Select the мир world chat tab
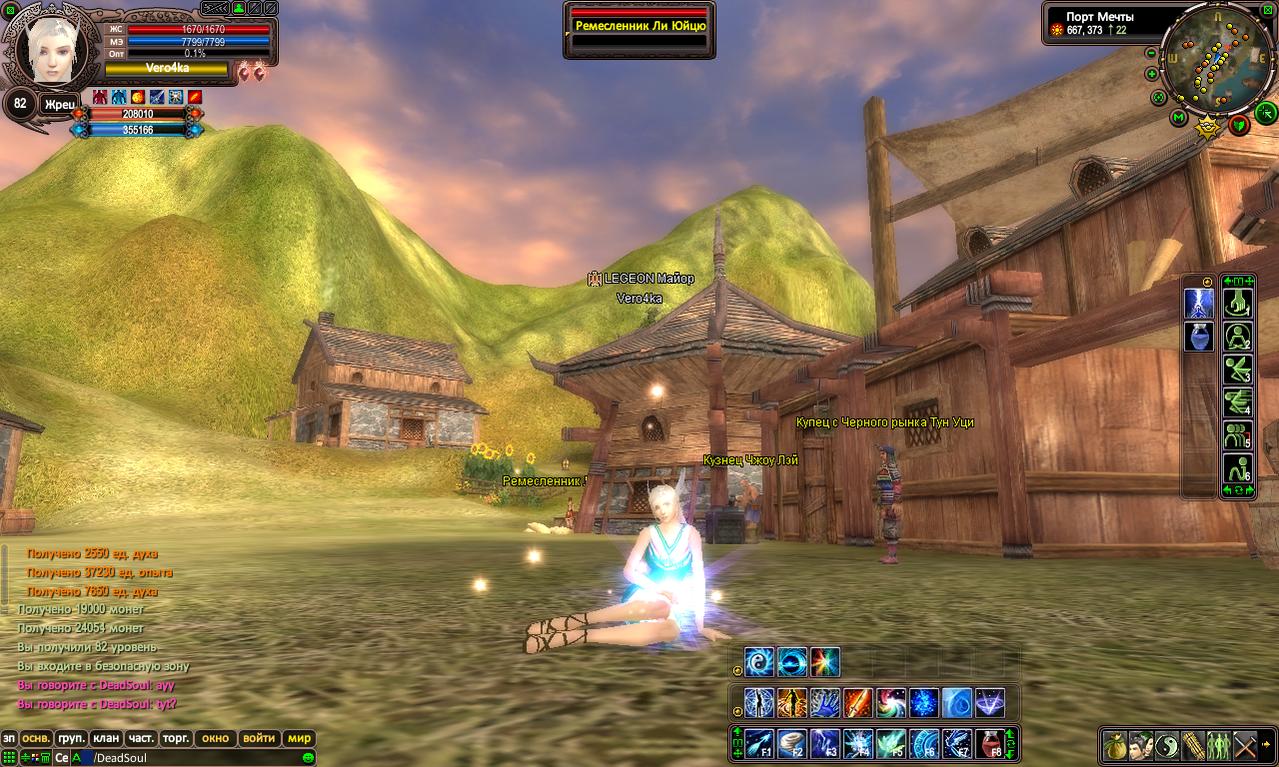This screenshot has width=1279, height=767. [299, 738]
